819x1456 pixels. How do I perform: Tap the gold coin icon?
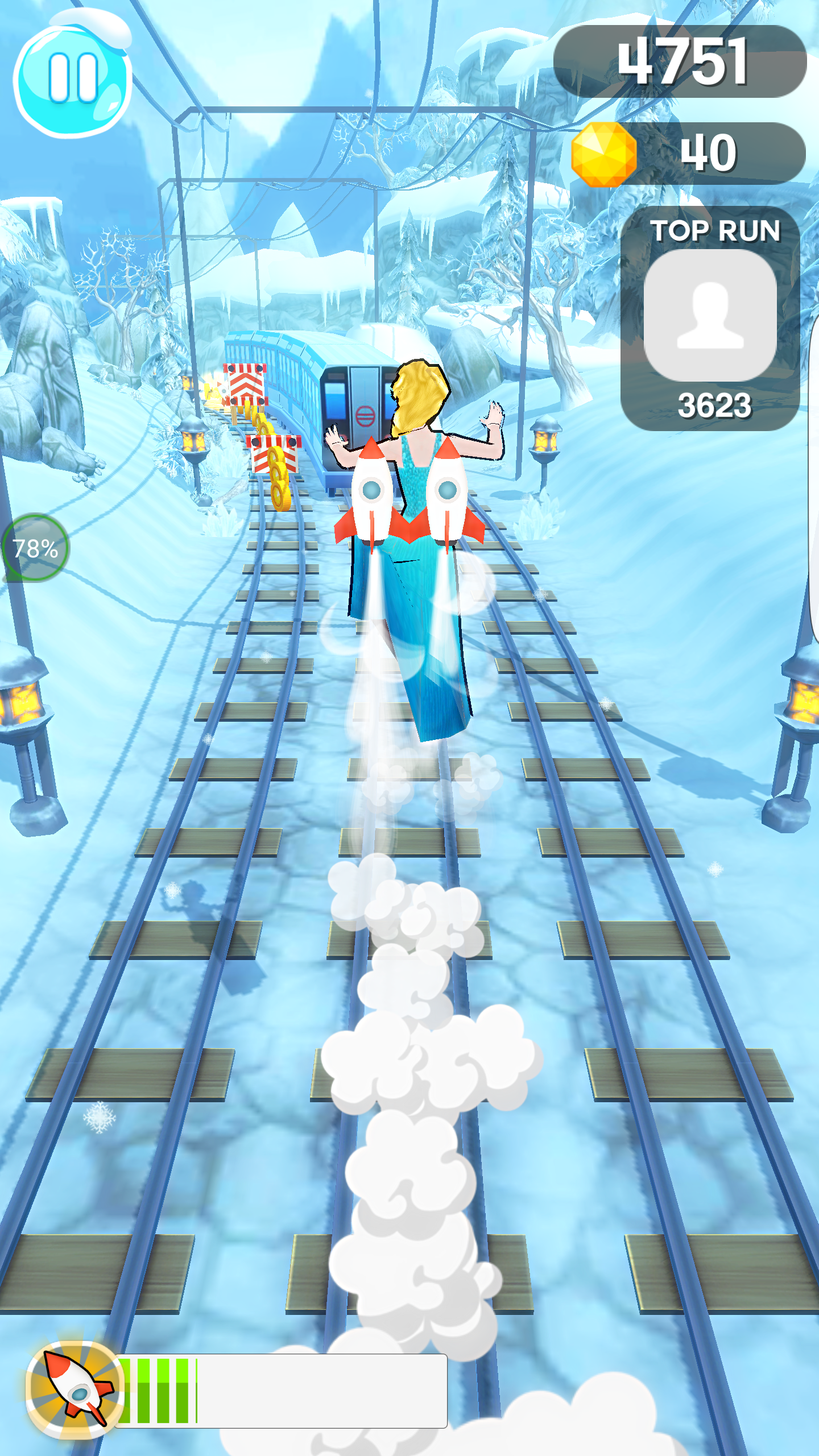tap(604, 154)
